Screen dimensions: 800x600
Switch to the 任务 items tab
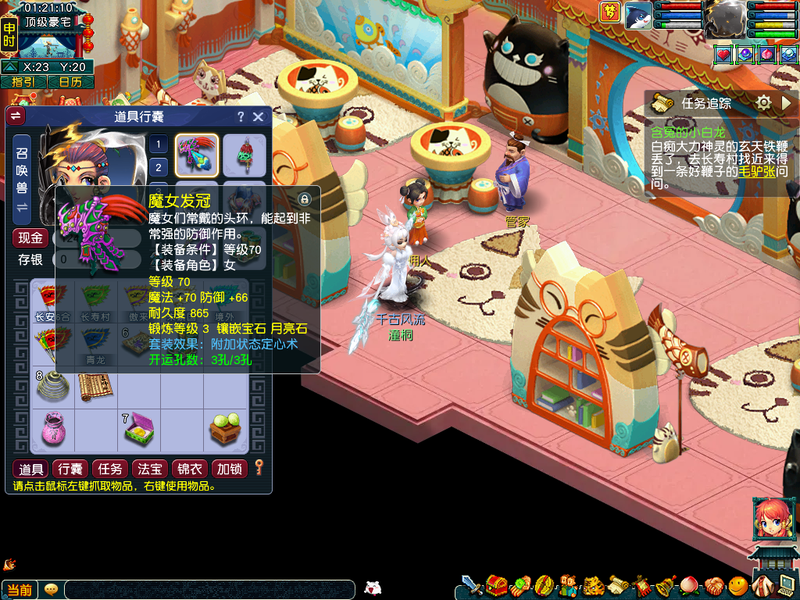click(x=108, y=468)
